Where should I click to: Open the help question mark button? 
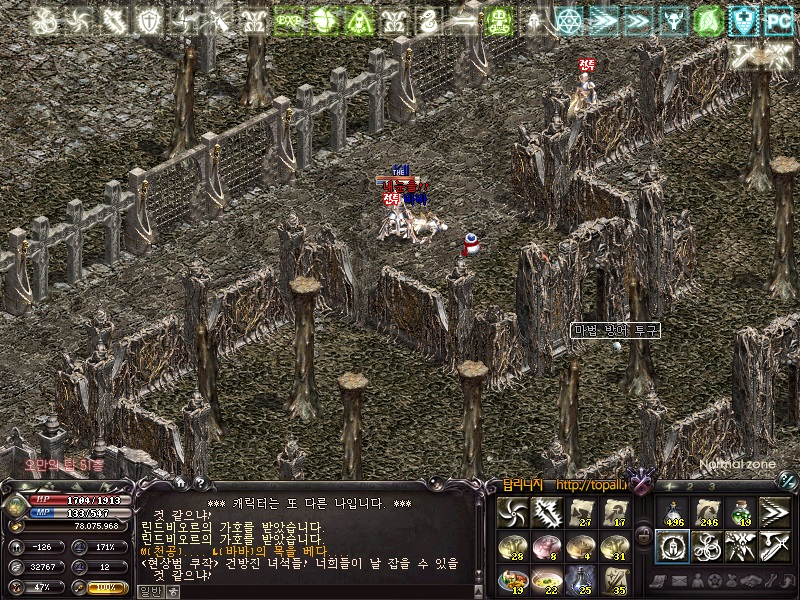pyautogui.click(x=198, y=483)
